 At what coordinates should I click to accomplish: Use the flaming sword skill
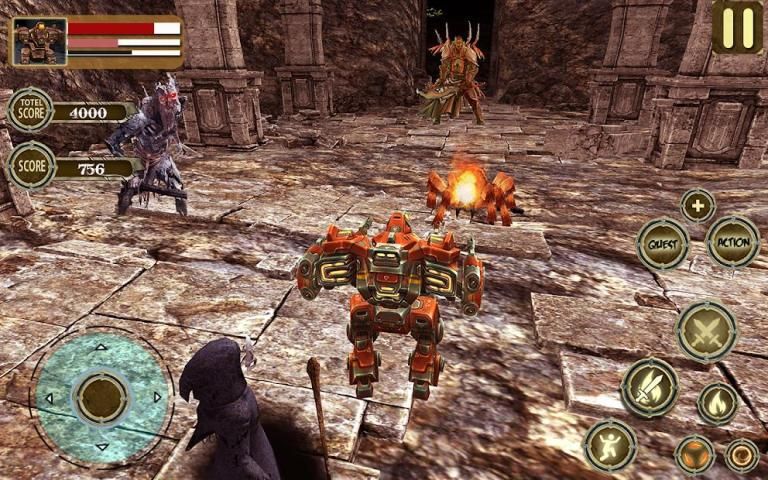[x=650, y=387]
